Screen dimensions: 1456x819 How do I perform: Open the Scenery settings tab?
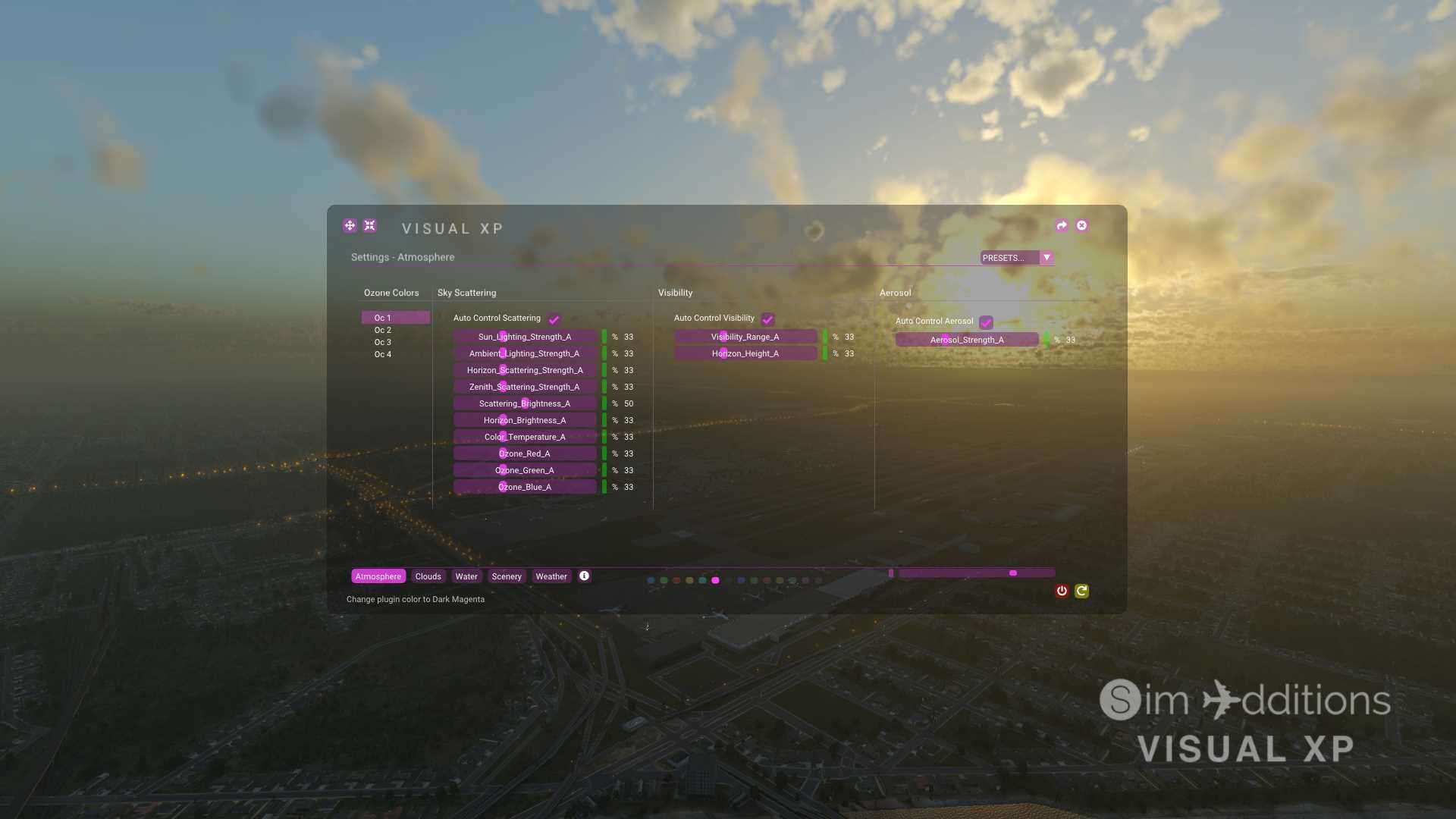(x=507, y=576)
